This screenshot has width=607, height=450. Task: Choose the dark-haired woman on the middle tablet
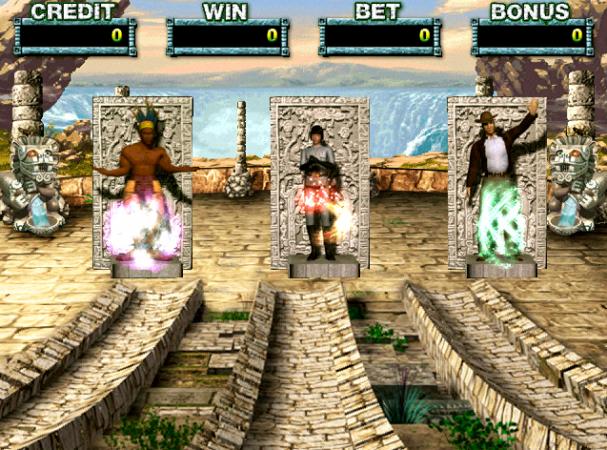[x=320, y=190]
